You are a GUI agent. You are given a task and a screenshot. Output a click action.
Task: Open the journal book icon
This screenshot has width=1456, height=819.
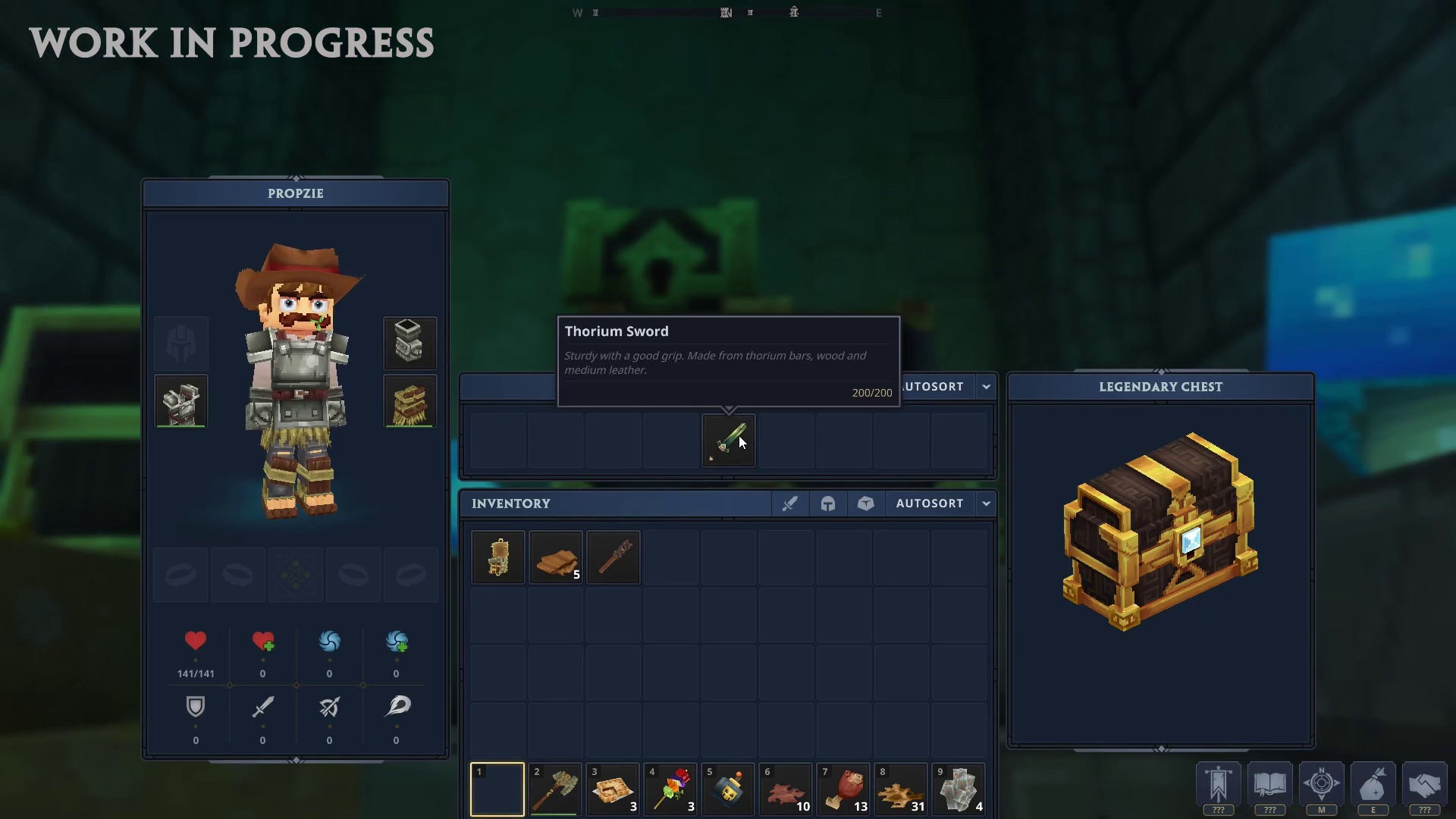(1269, 785)
